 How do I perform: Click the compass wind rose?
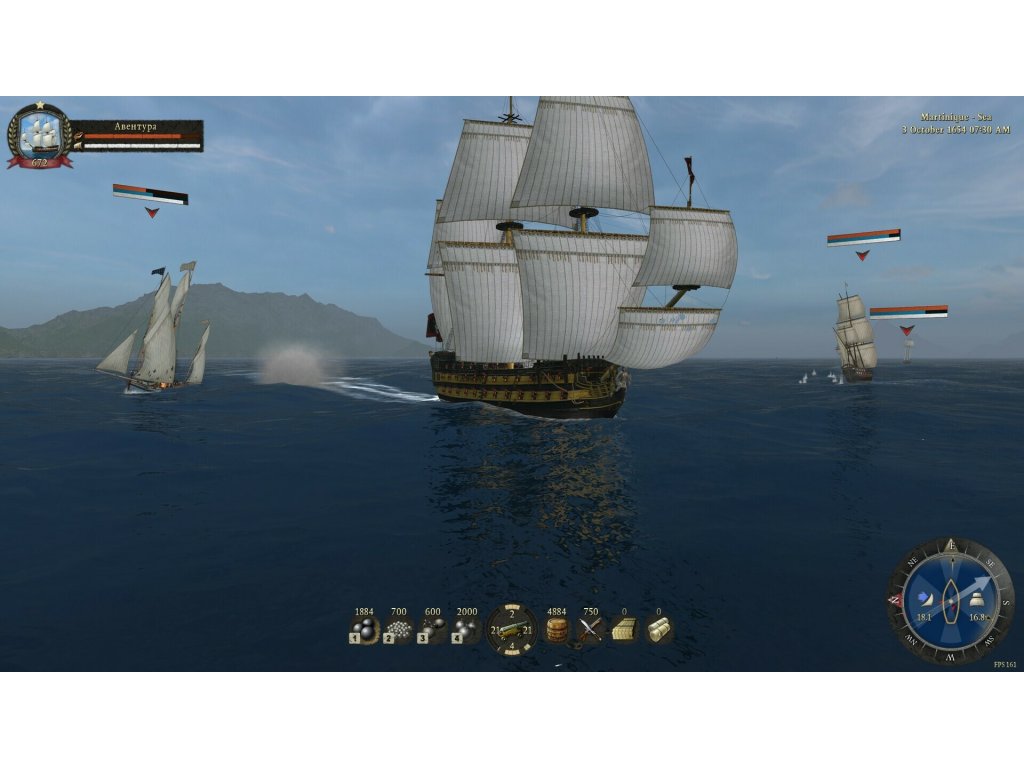tap(951, 601)
